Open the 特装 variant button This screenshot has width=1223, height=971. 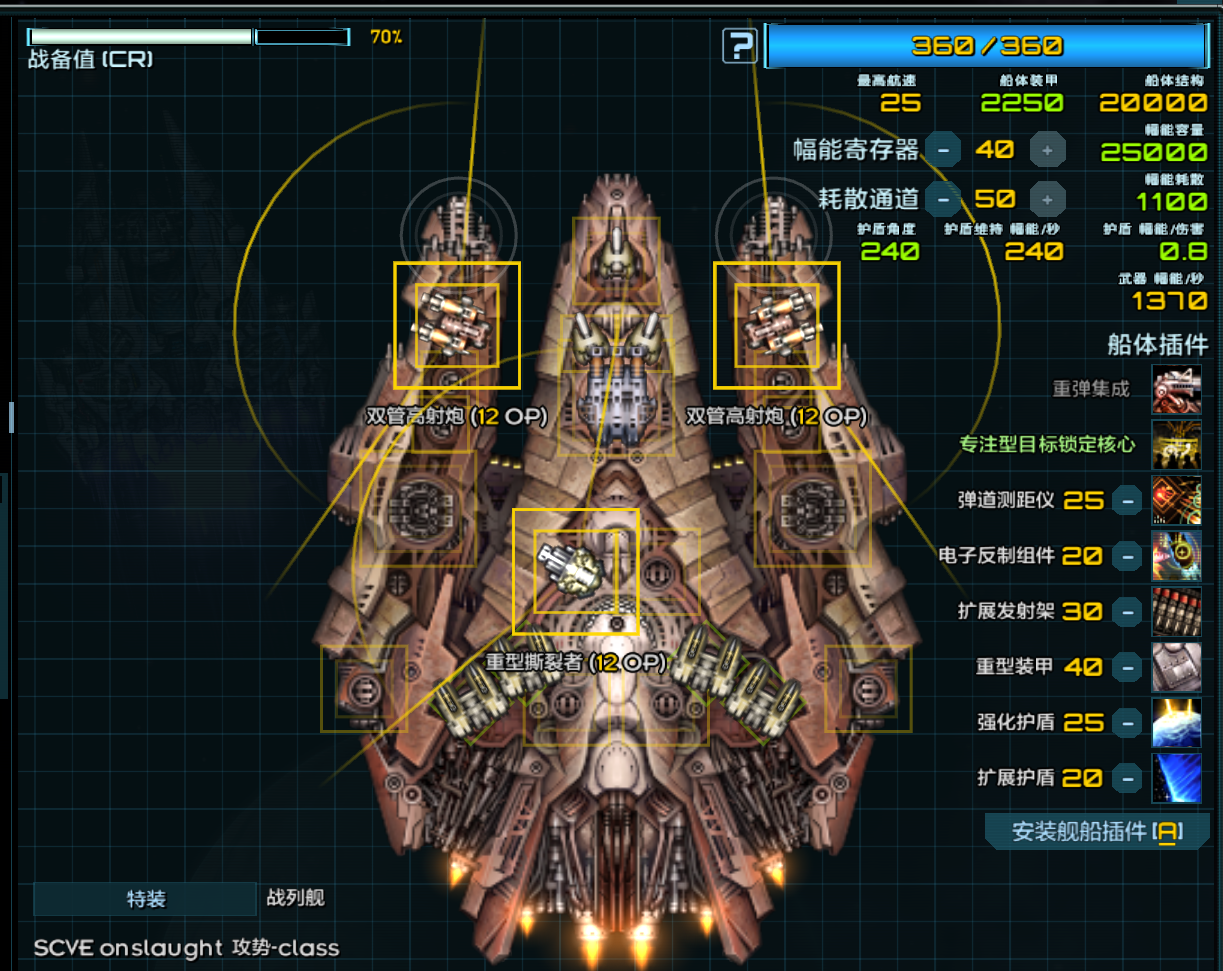coord(145,899)
